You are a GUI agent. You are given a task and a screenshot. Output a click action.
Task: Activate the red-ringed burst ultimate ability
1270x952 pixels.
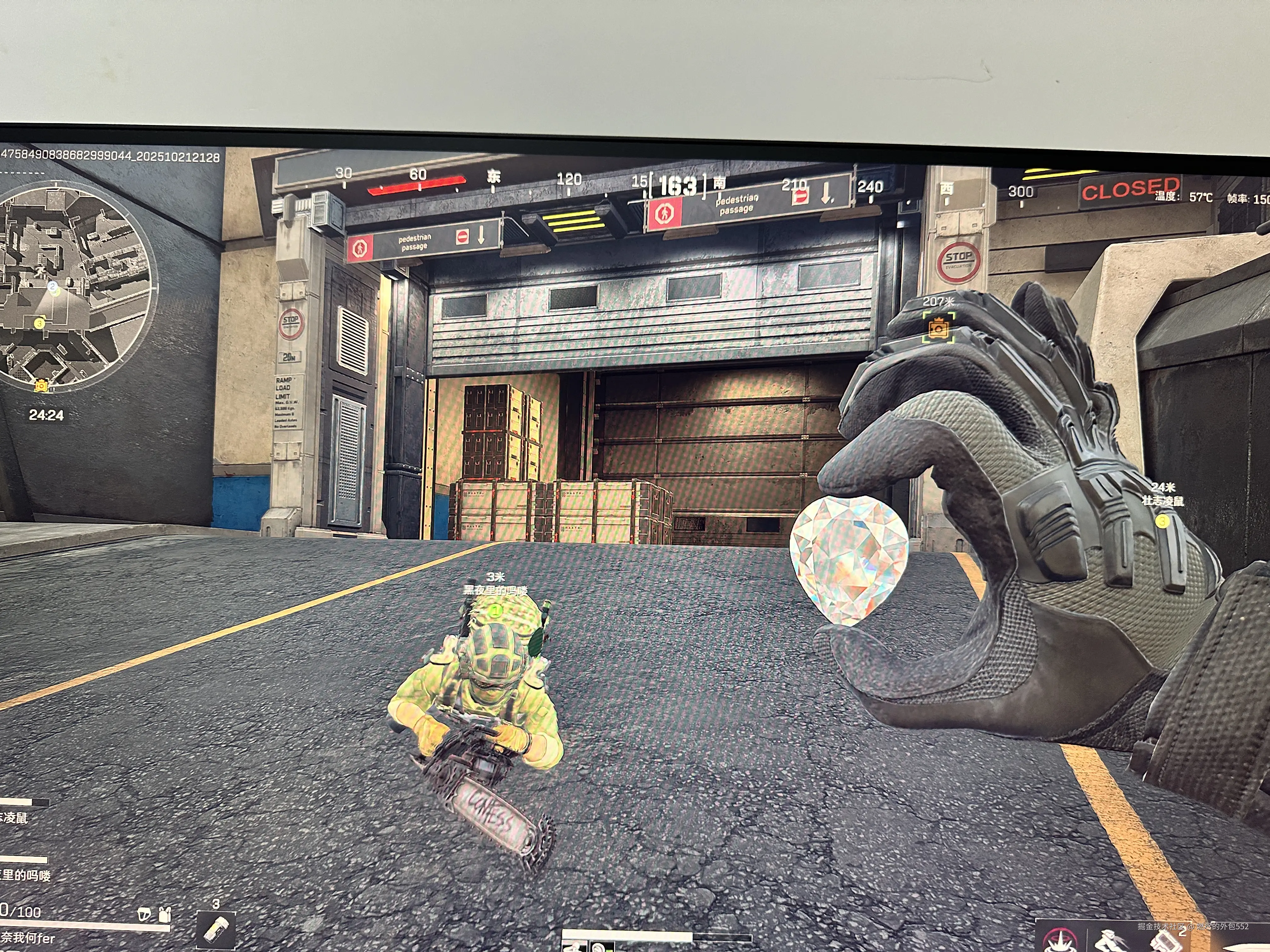pos(1061,941)
